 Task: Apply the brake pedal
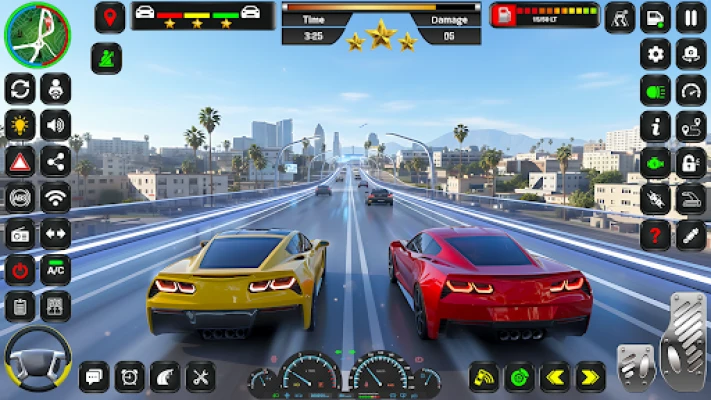pos(636,366)
